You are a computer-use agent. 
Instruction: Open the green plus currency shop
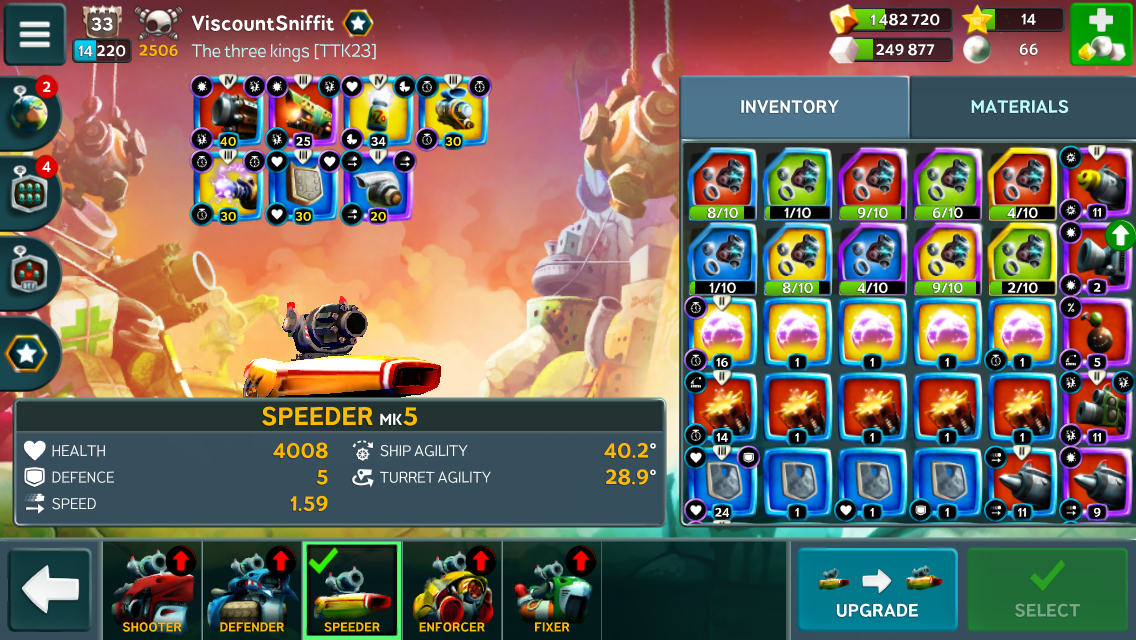pyautogui.click(x=1101, y=34)
